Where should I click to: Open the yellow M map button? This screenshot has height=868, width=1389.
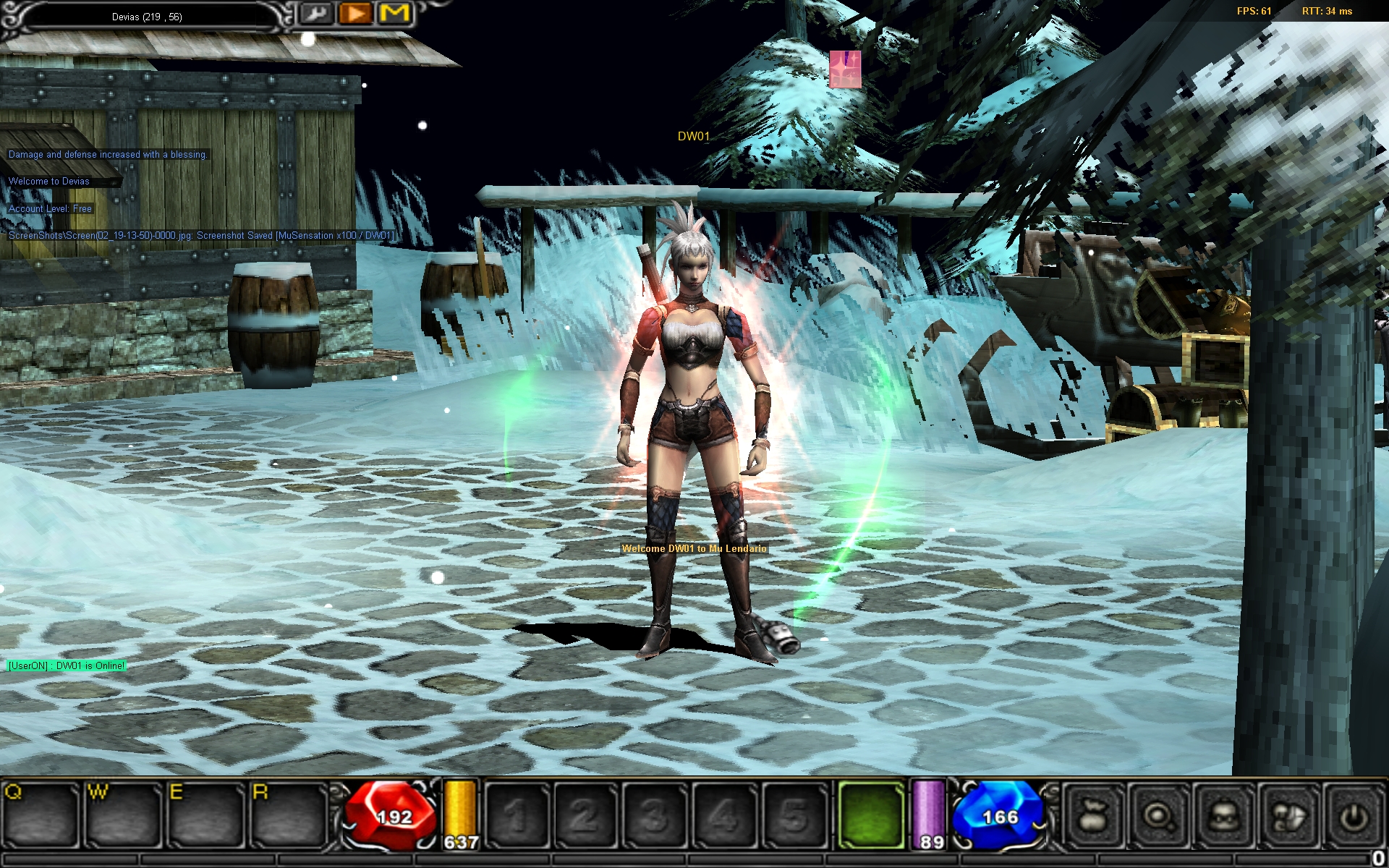[395, 14]
